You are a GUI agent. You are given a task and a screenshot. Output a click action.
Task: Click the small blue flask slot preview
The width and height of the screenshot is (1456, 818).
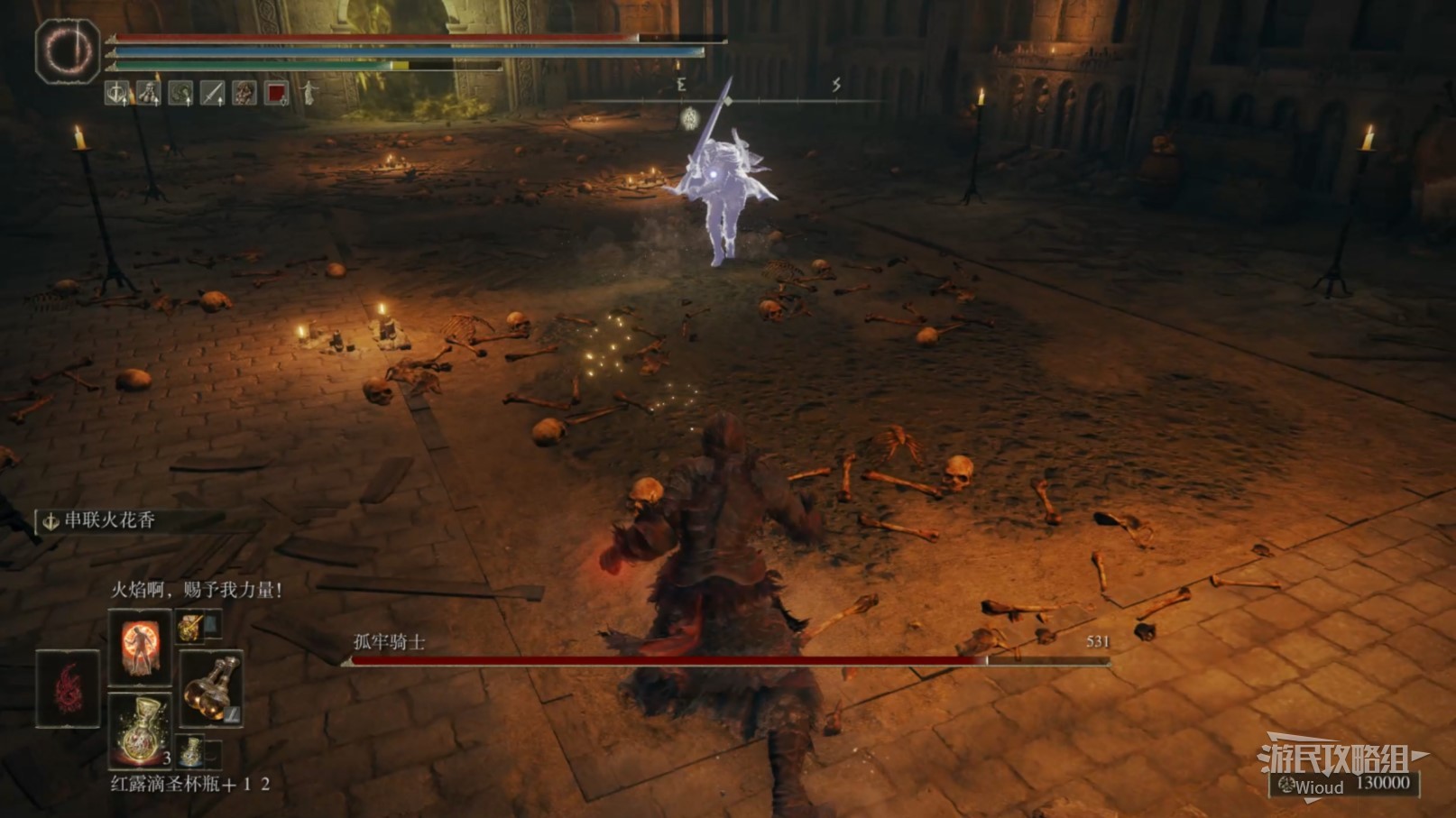[190, 750]
